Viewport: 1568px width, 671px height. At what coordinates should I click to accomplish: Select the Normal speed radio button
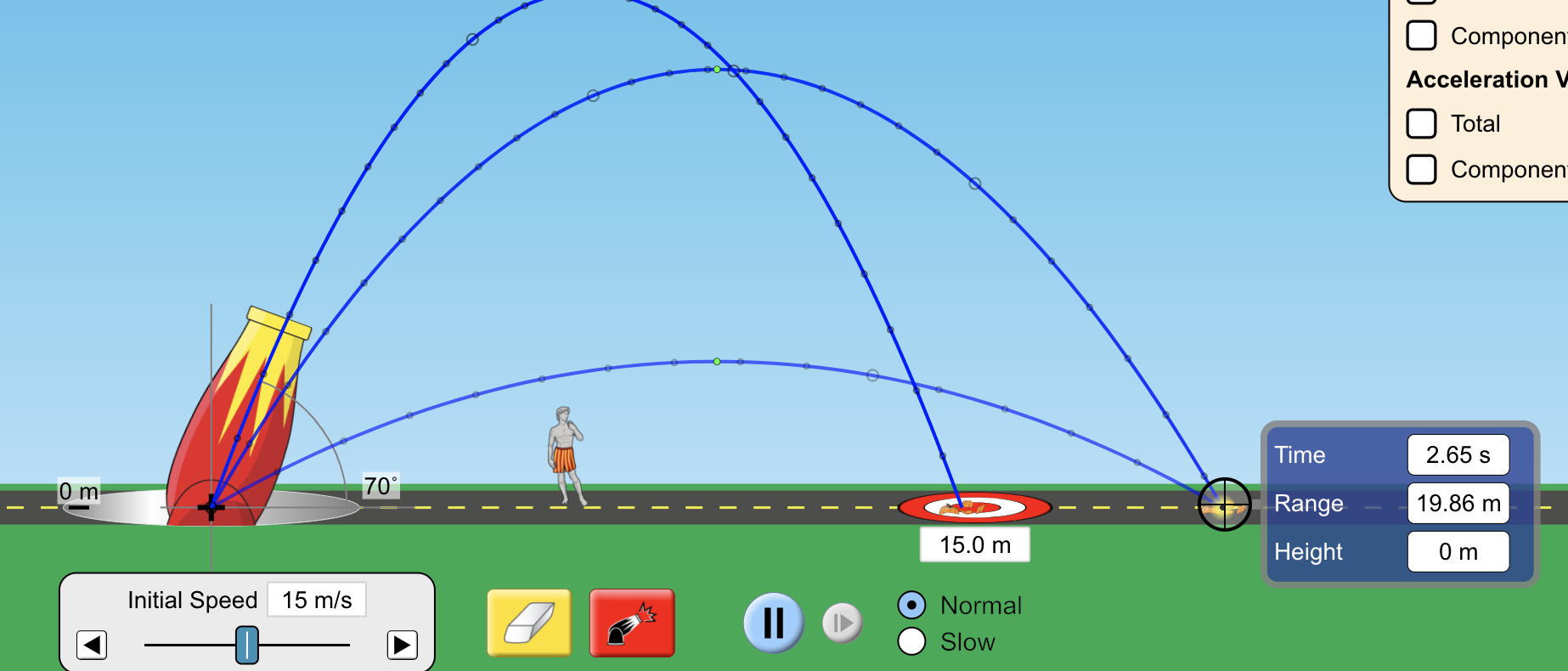pos(911,605)
